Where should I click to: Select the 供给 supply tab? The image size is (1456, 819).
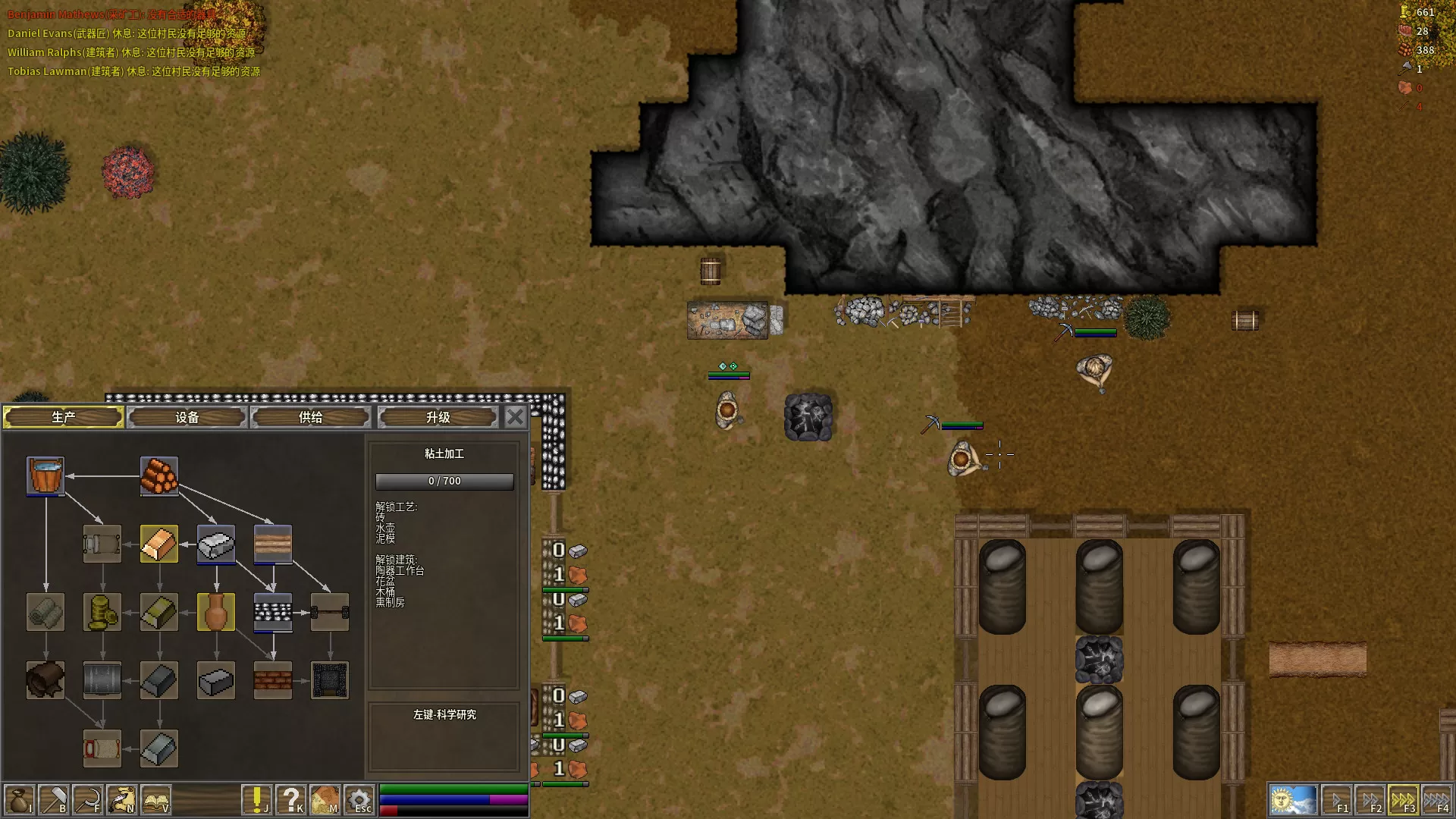[x=310, y=417]
